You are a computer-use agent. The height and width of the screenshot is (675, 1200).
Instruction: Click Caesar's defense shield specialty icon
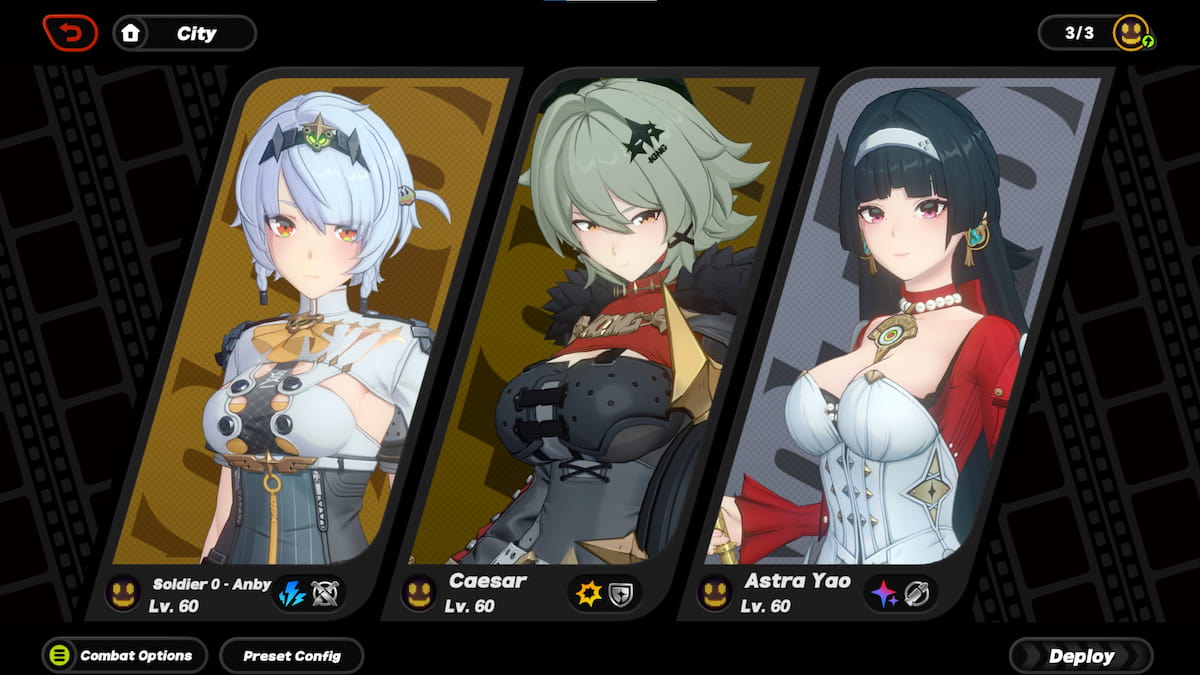click(622, 593)
